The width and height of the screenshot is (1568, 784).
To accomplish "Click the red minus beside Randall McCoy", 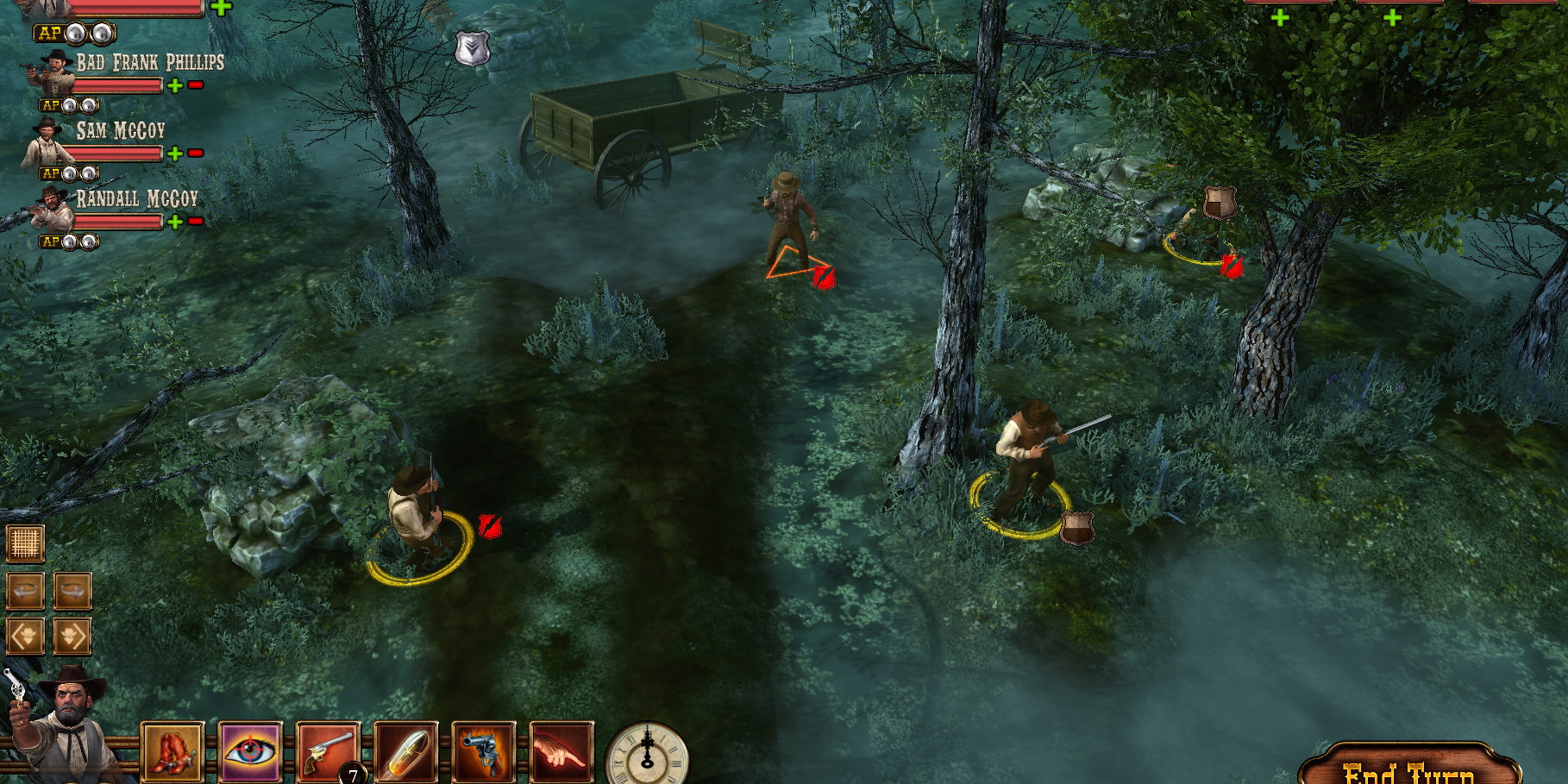I will [x=196, y=222].
